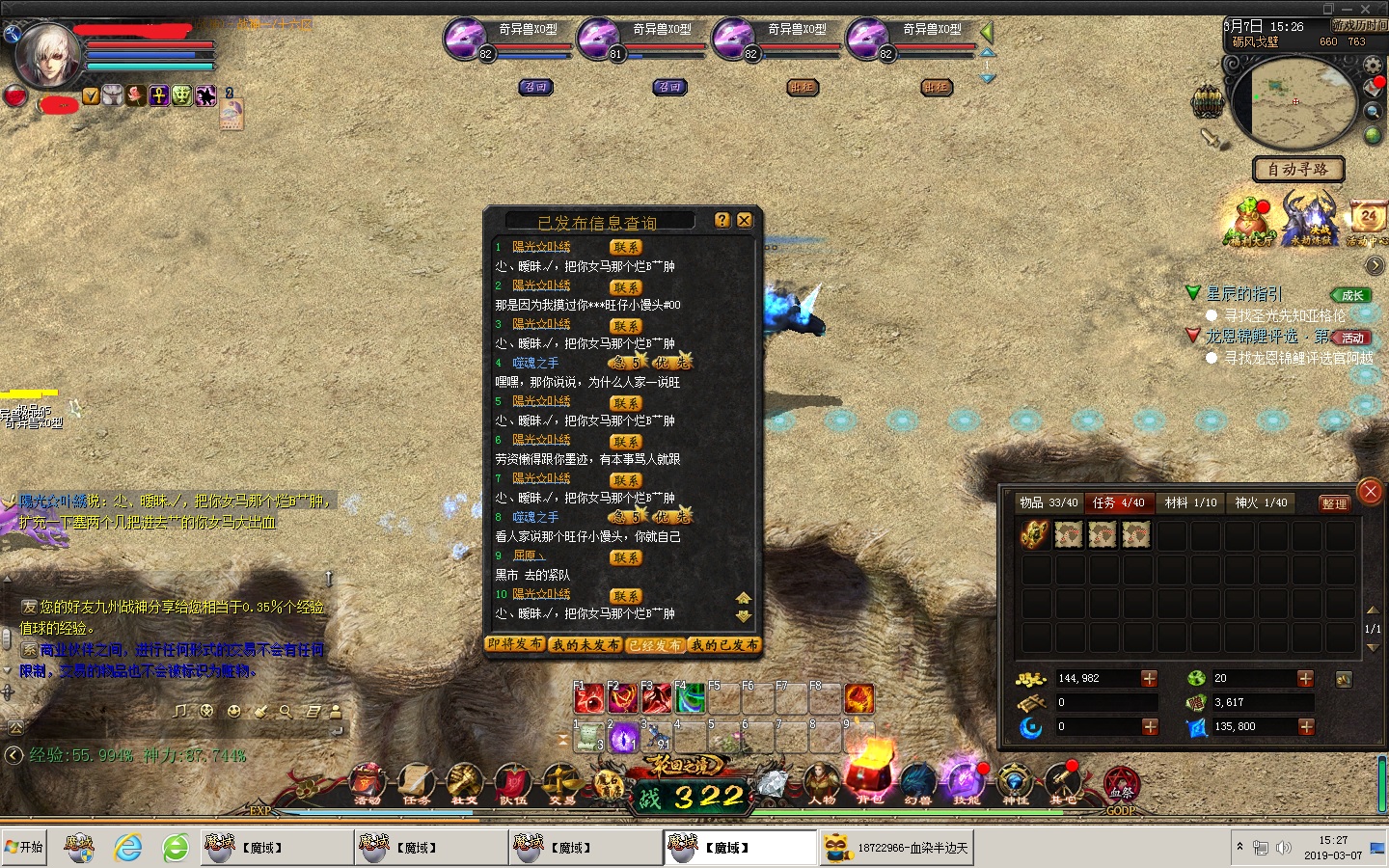Add gold using the plus next to 144,982
The image size is (1389, 868).
coord(1149,679)
